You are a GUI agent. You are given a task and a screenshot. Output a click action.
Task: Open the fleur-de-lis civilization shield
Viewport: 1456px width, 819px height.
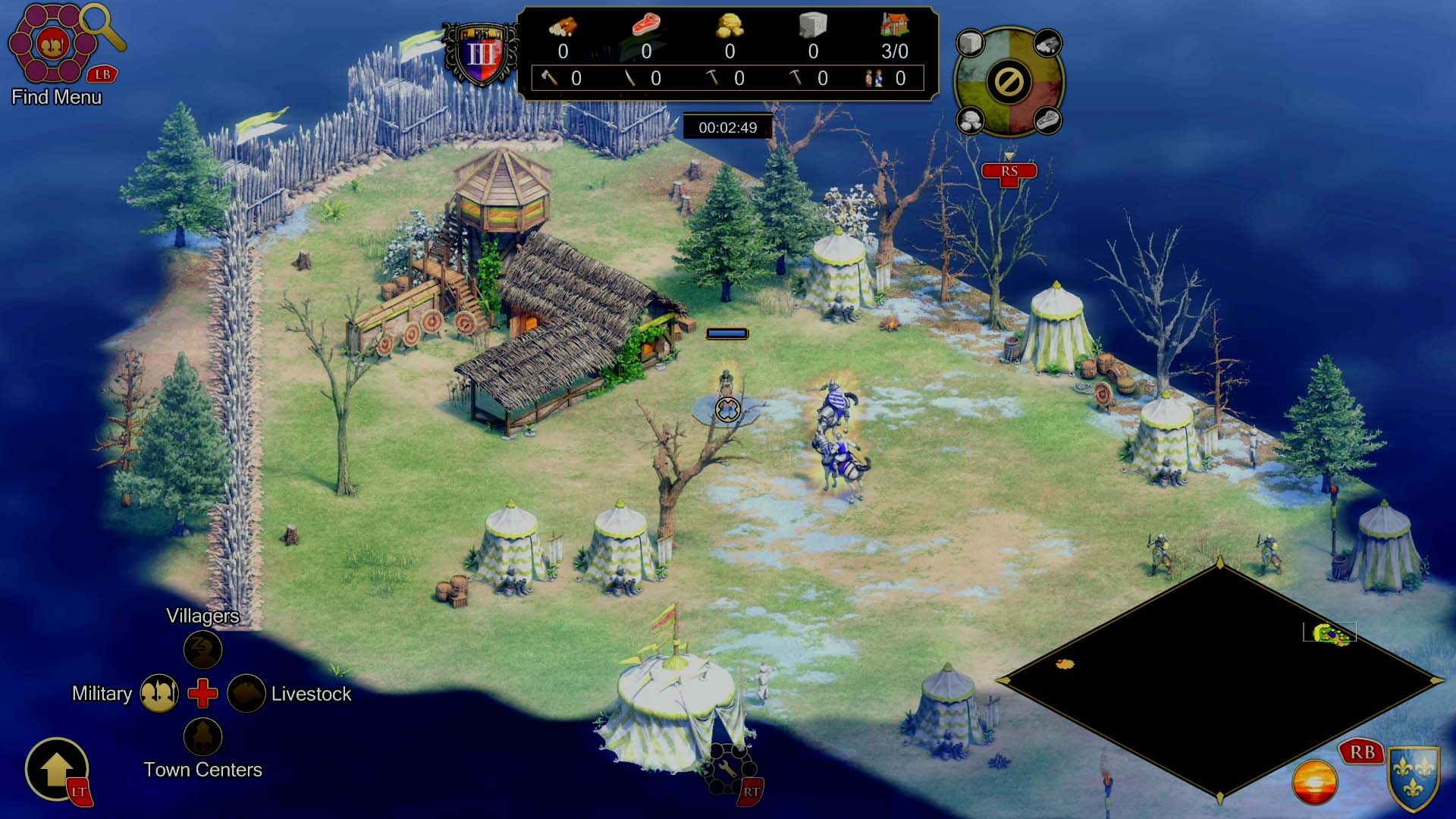pos(1414,778)
